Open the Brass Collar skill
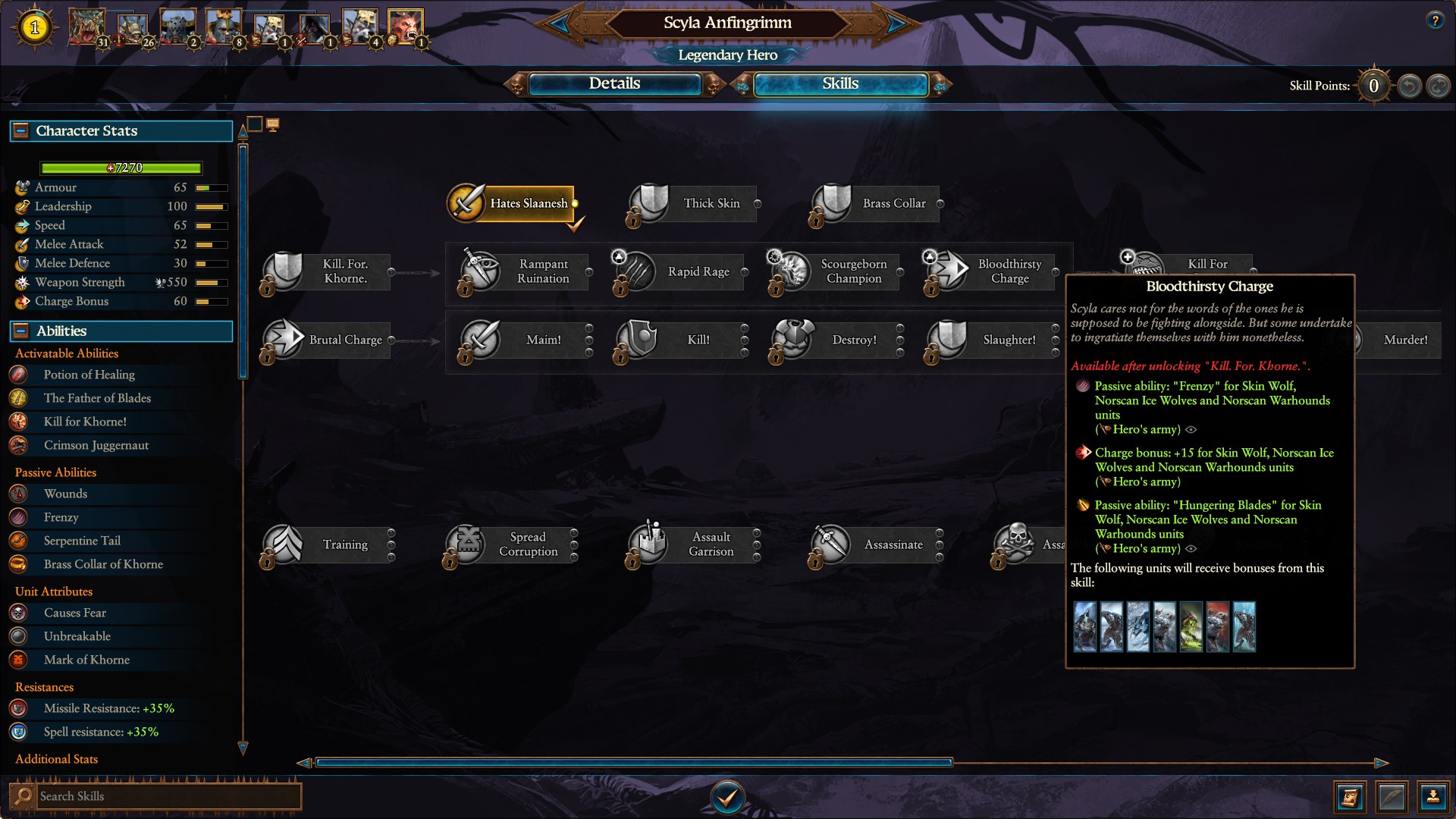 pyautogui.click(x=832, y=202)
